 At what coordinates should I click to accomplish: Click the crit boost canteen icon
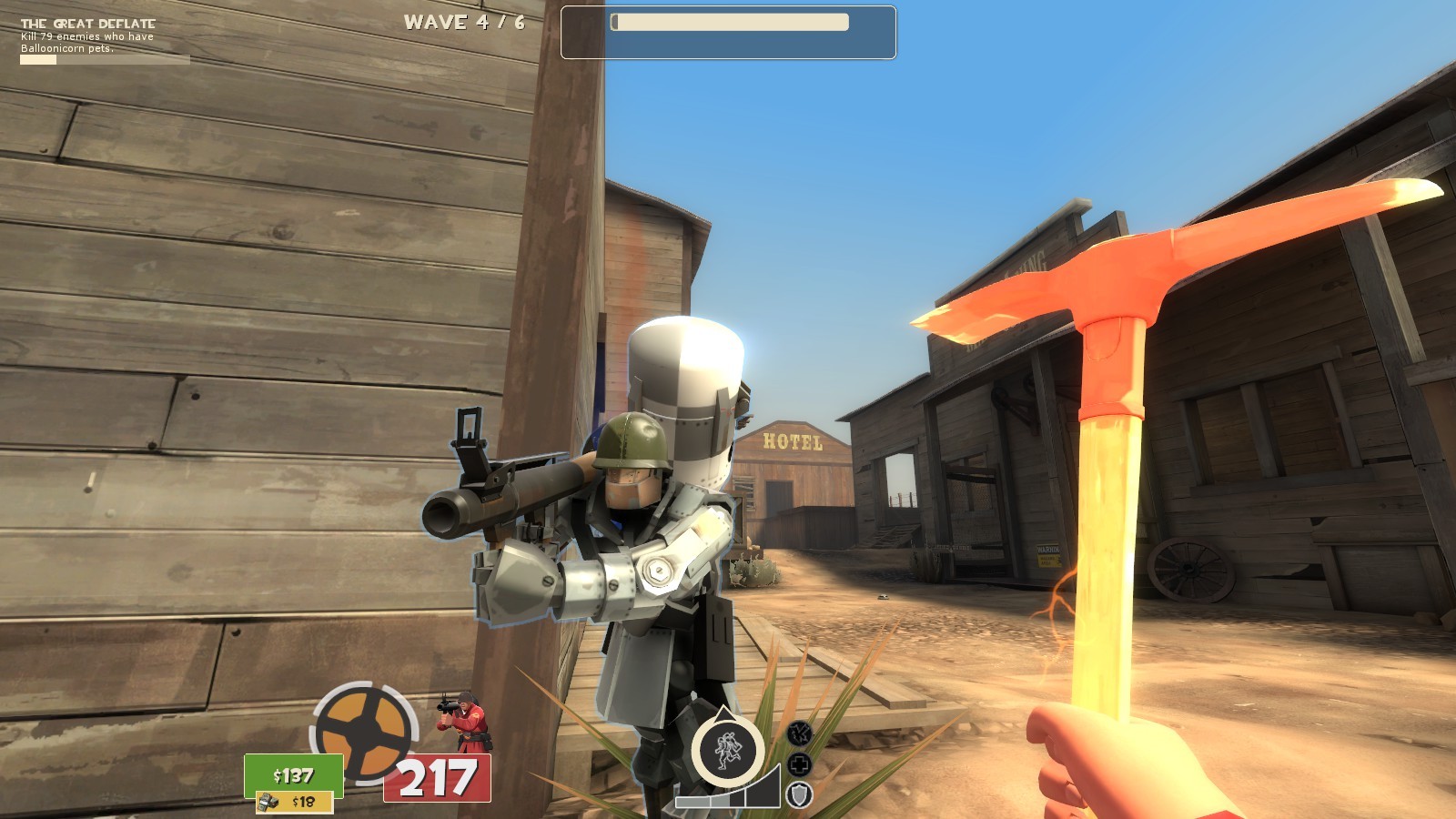click(798, 733)
